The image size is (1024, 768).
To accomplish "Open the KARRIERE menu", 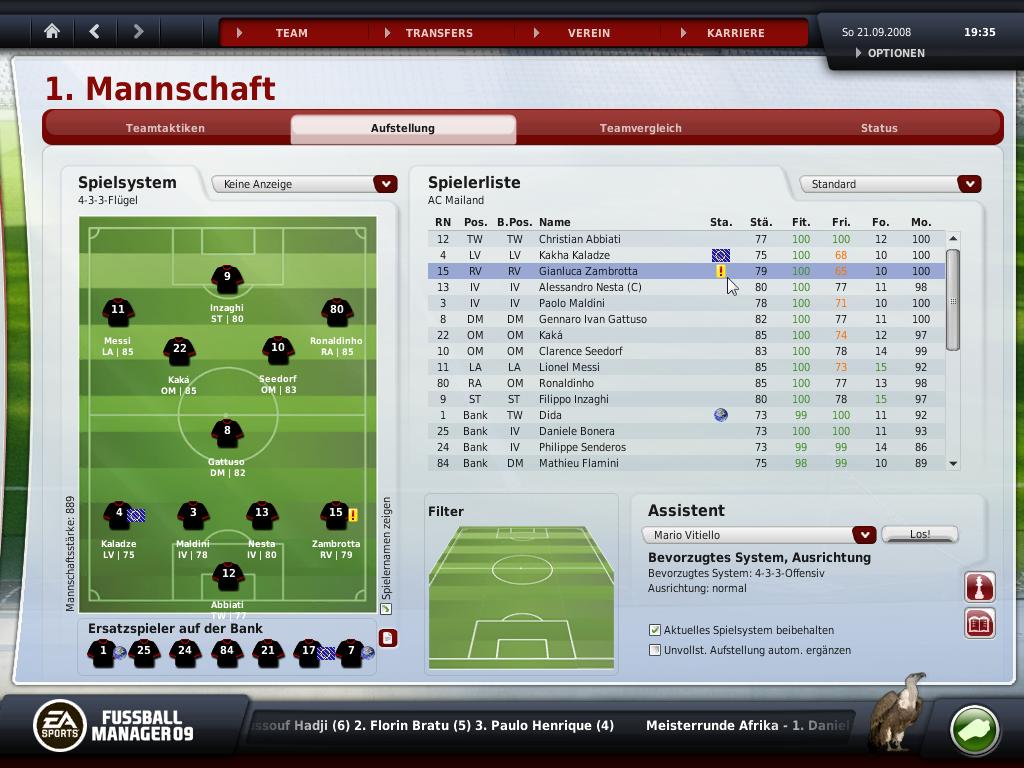I will click(x=735, y=33).
